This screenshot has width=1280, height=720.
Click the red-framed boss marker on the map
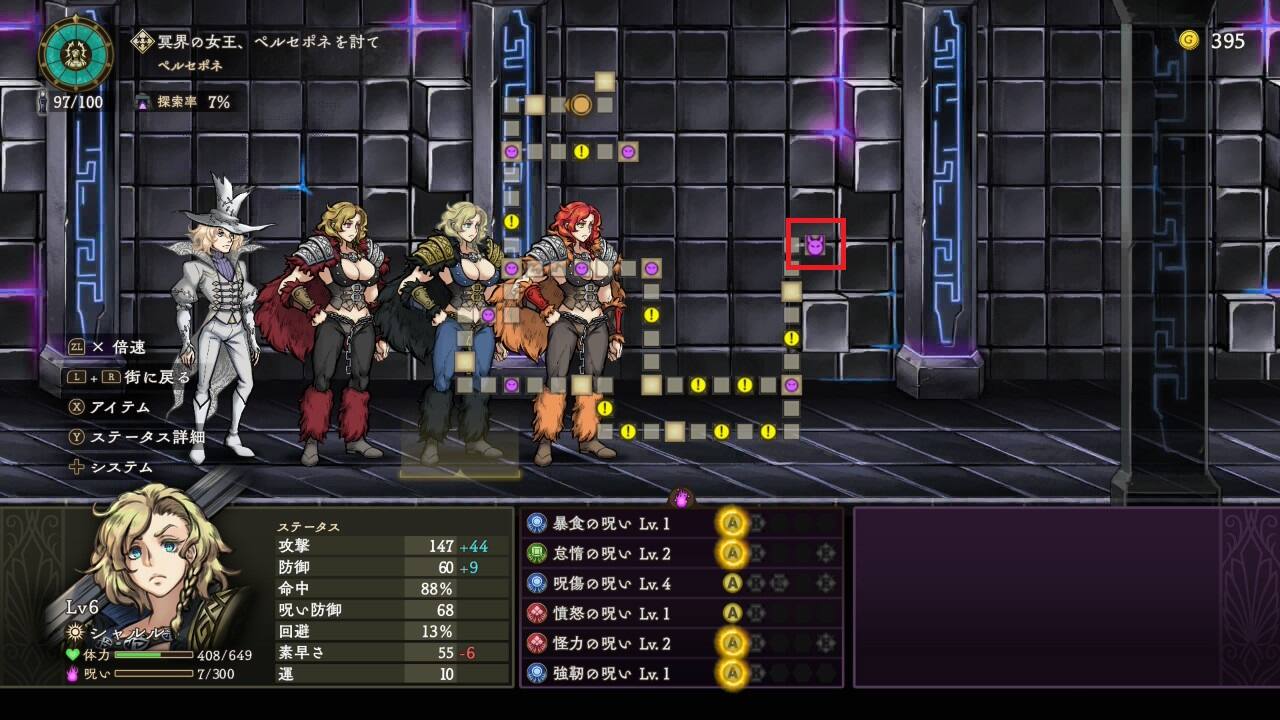tap(816, 245)
